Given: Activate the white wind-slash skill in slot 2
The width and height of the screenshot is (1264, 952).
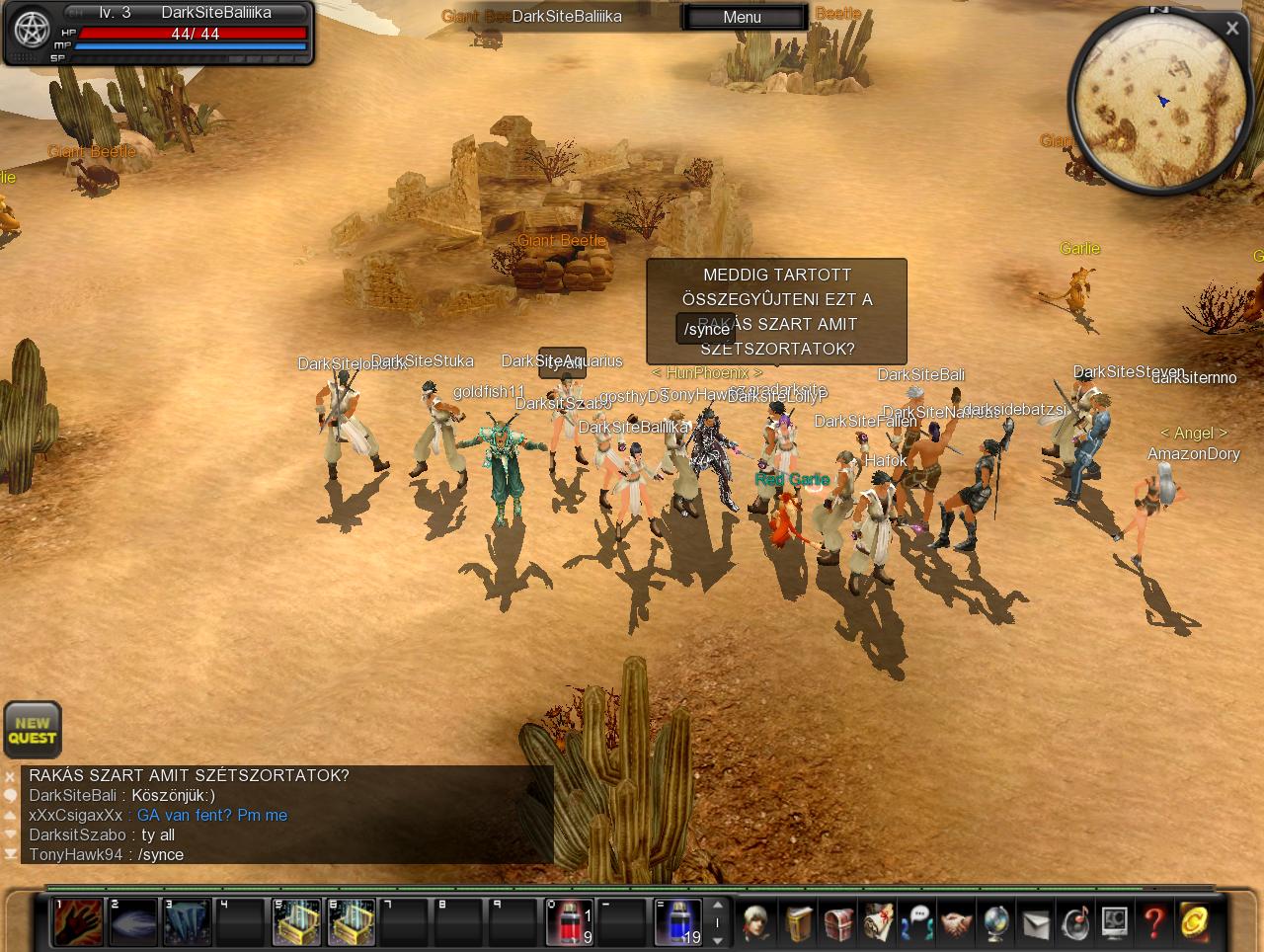Looking at the screenshot, I should pos(132,922).
